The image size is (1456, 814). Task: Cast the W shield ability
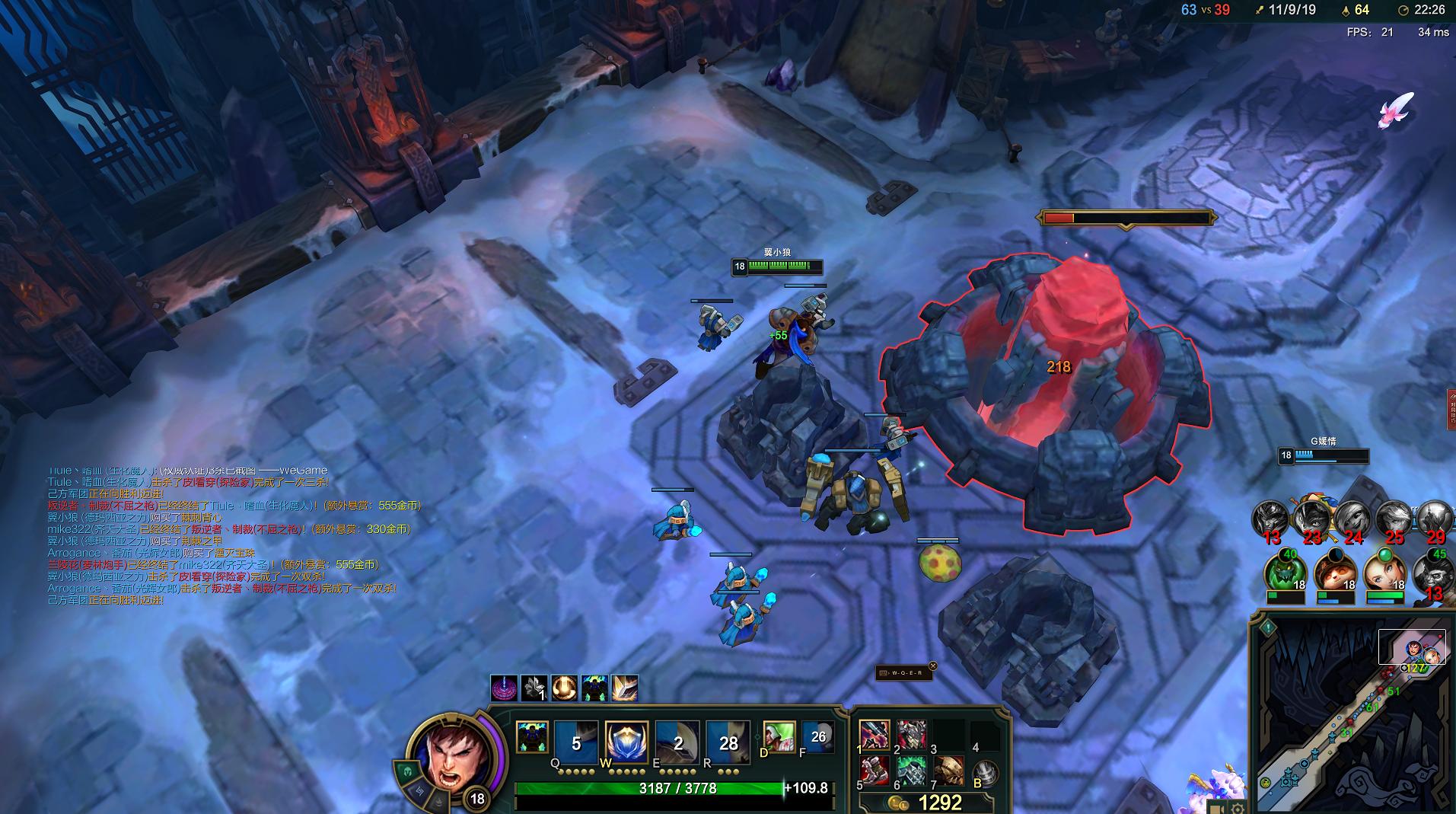tap(626, 742)
